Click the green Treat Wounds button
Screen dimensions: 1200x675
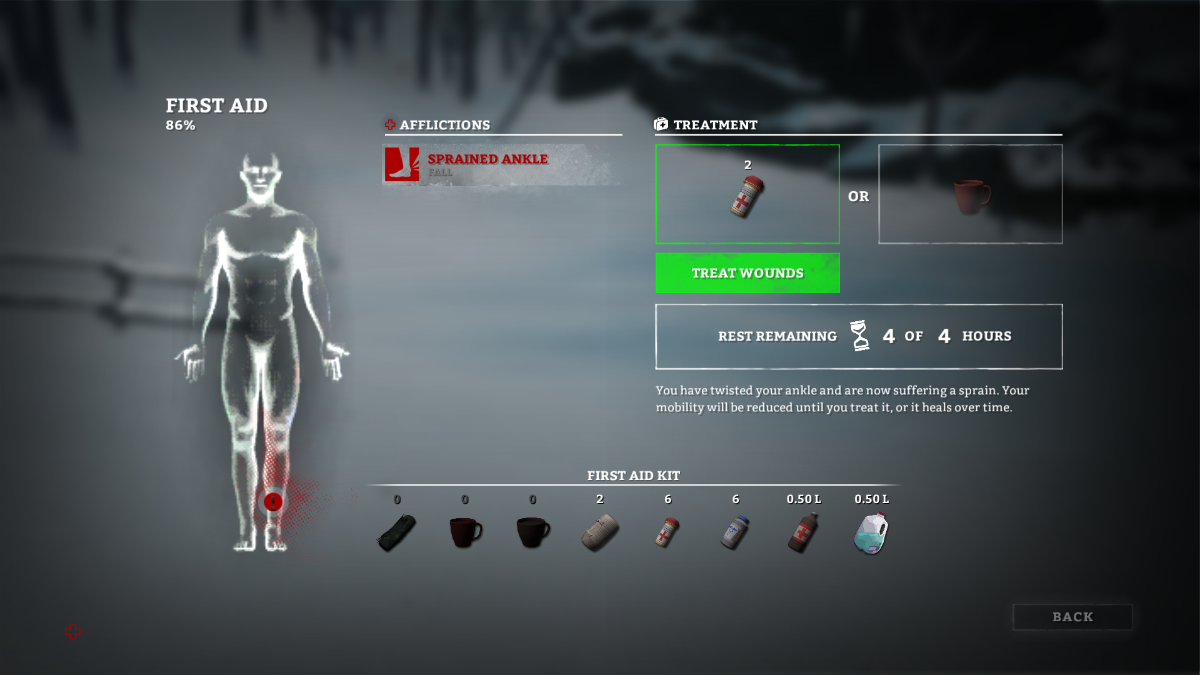747,273
